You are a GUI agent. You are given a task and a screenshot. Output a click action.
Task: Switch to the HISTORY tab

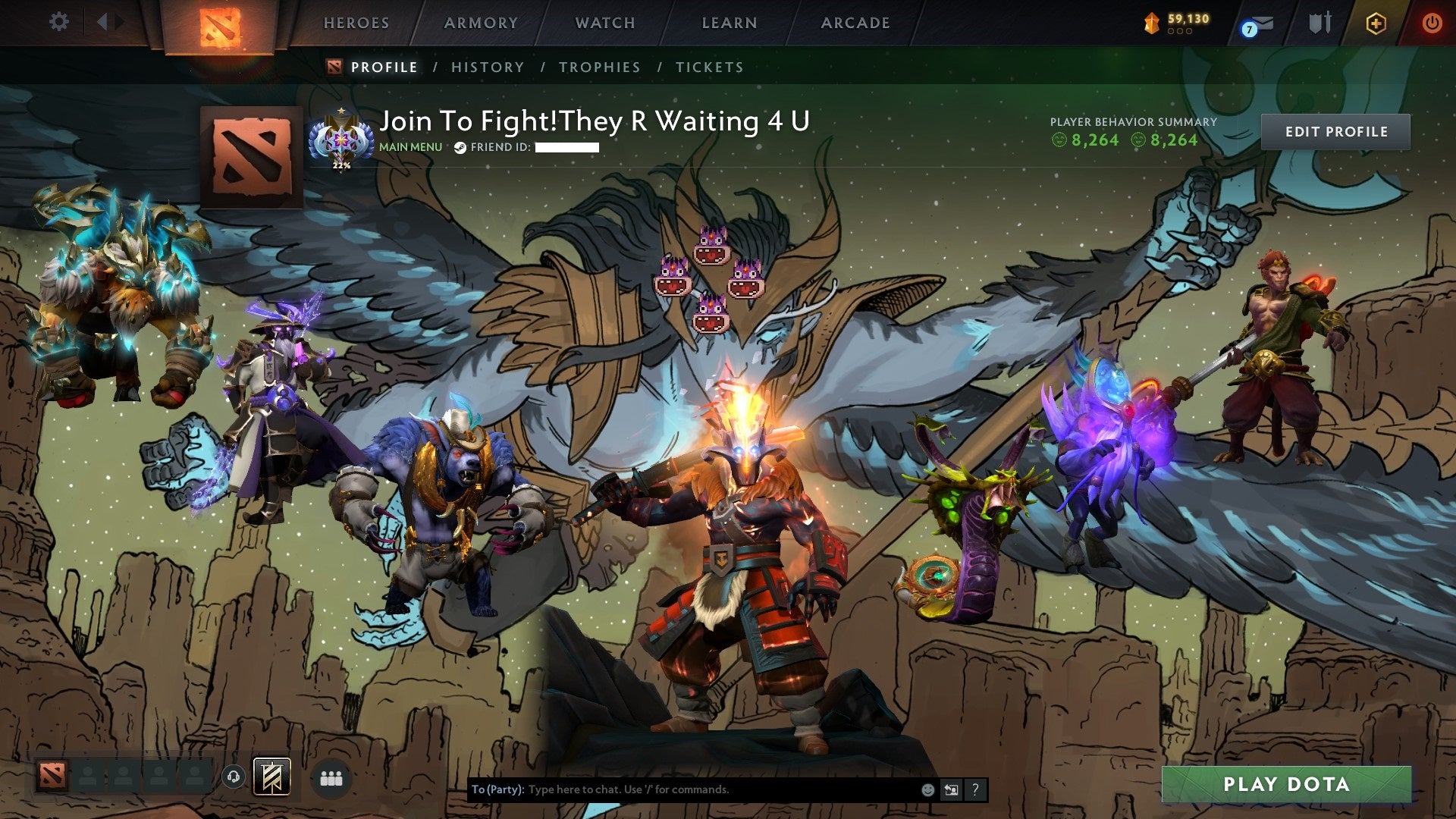pyautogui.click(x=486, y=67)
